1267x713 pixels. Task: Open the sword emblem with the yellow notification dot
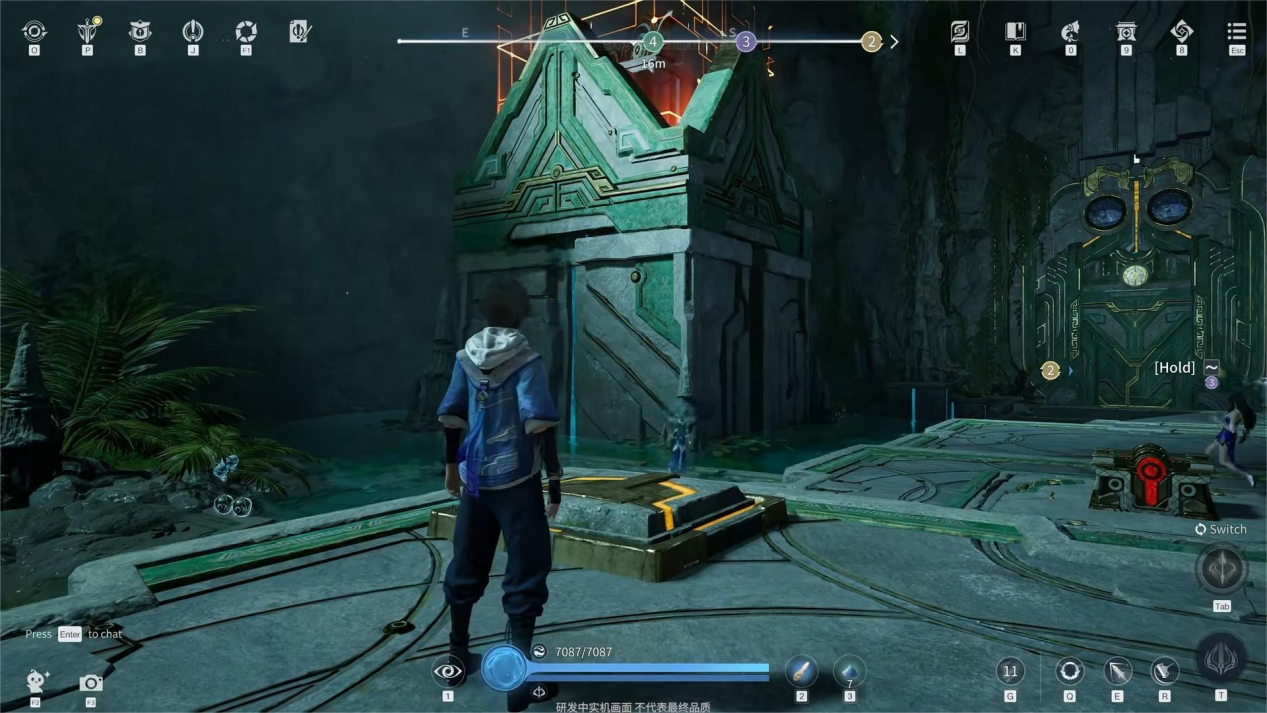[x=88, y=32]
